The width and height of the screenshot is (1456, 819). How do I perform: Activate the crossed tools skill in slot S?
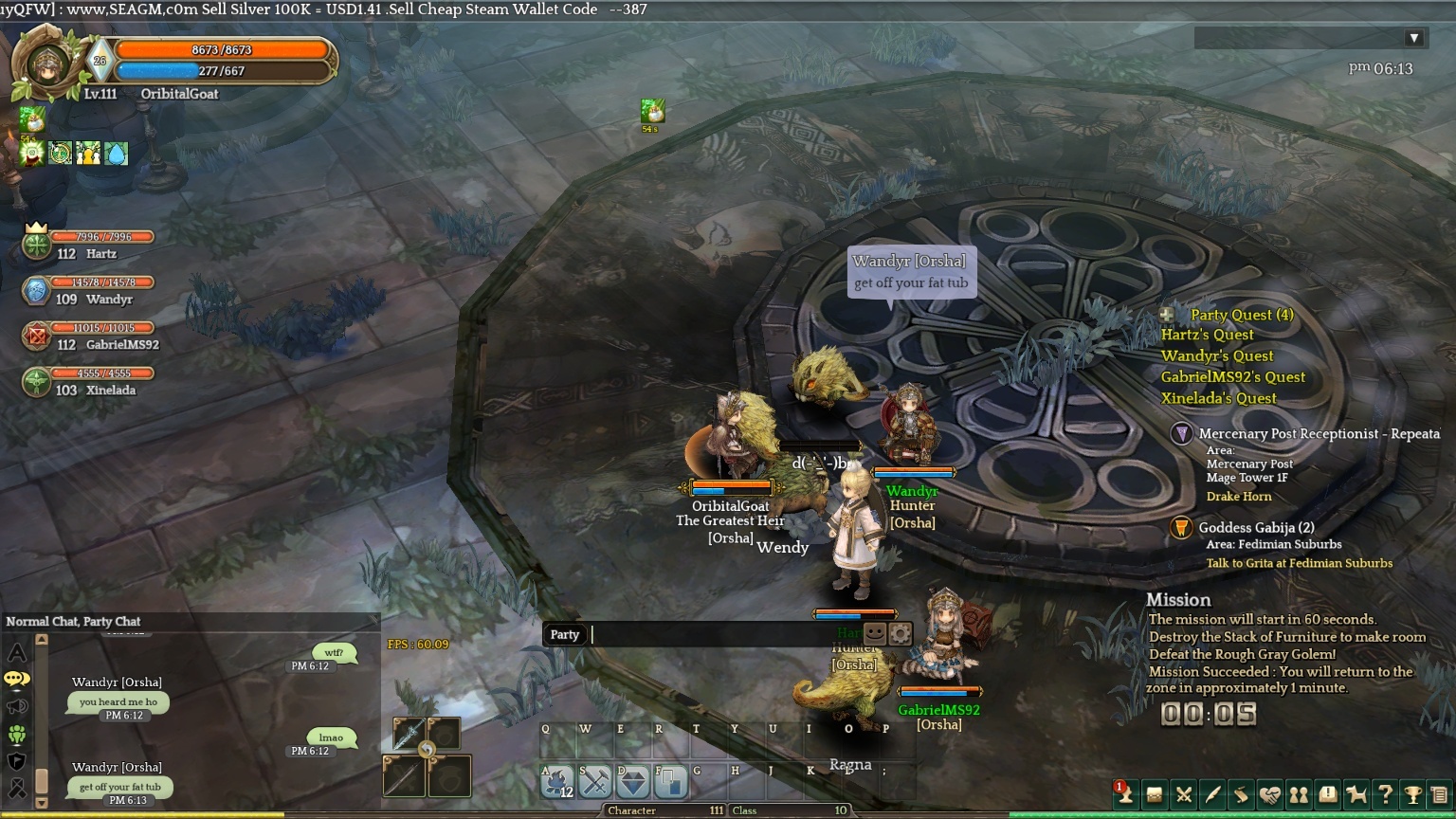595,782
